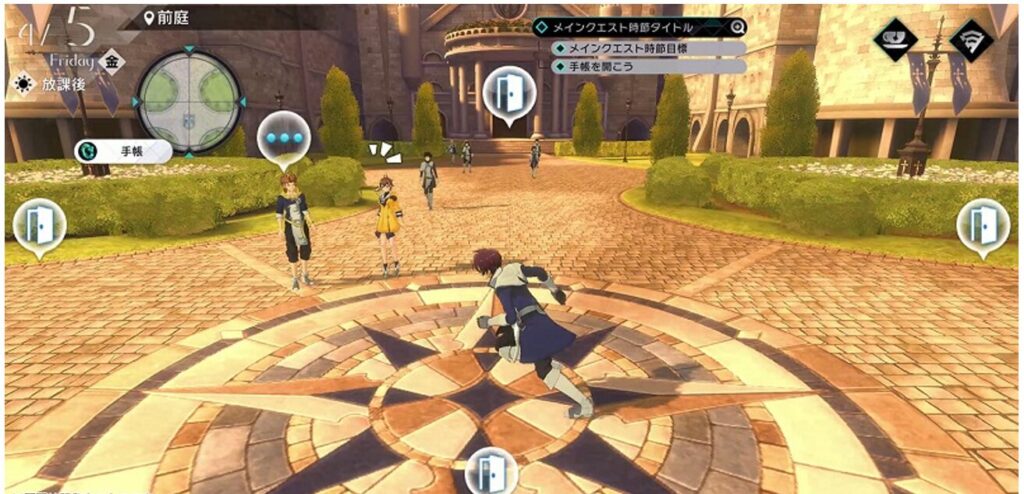1024x494 pixels.
Task: Open the 手帳 notebook button
Action: pos(122,151)
